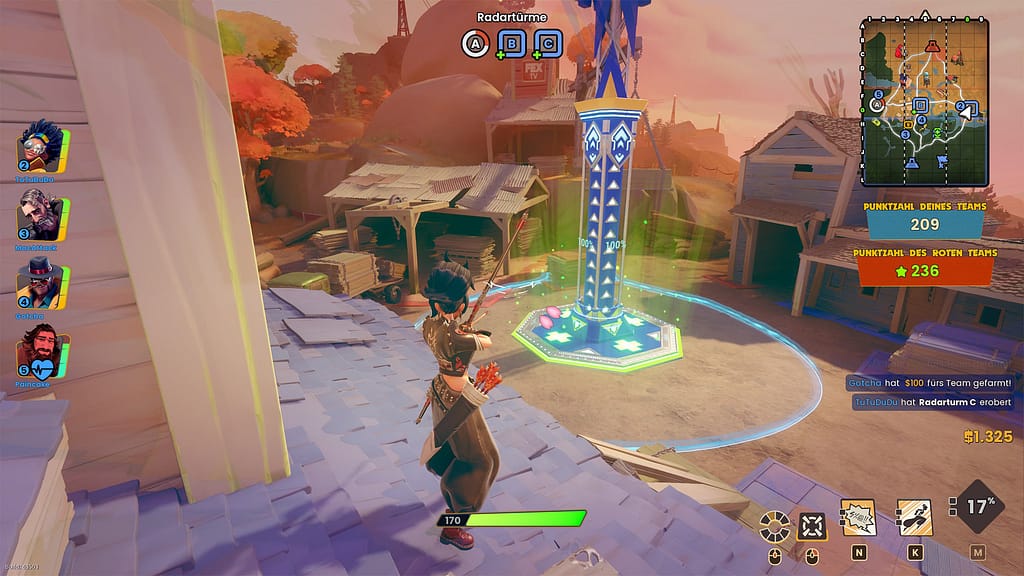This screenshot has width=1024, height=576.
Task: Activate the dashing-figure movement ability
Action: (x=914, y=518)
